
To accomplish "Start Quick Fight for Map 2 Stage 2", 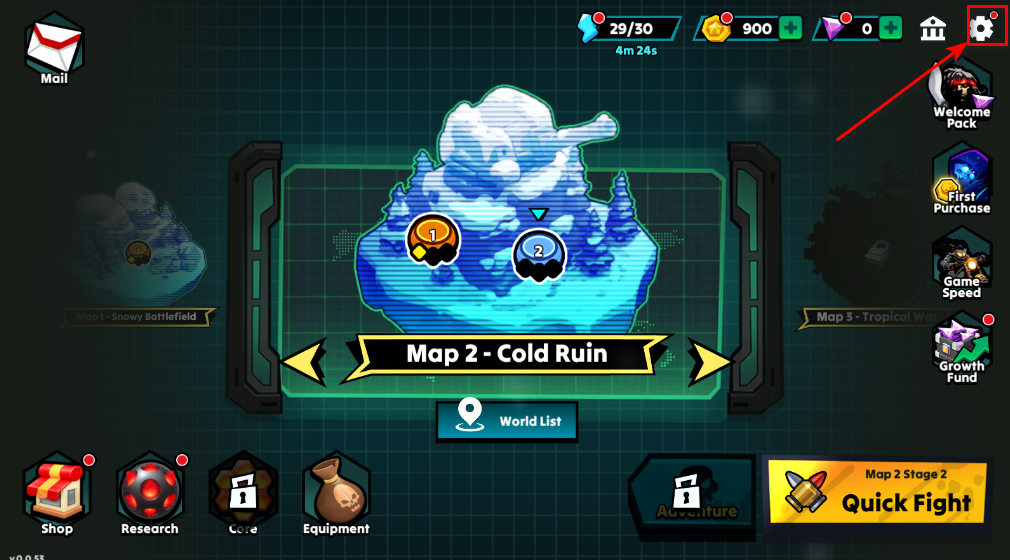I will (878, 492).
